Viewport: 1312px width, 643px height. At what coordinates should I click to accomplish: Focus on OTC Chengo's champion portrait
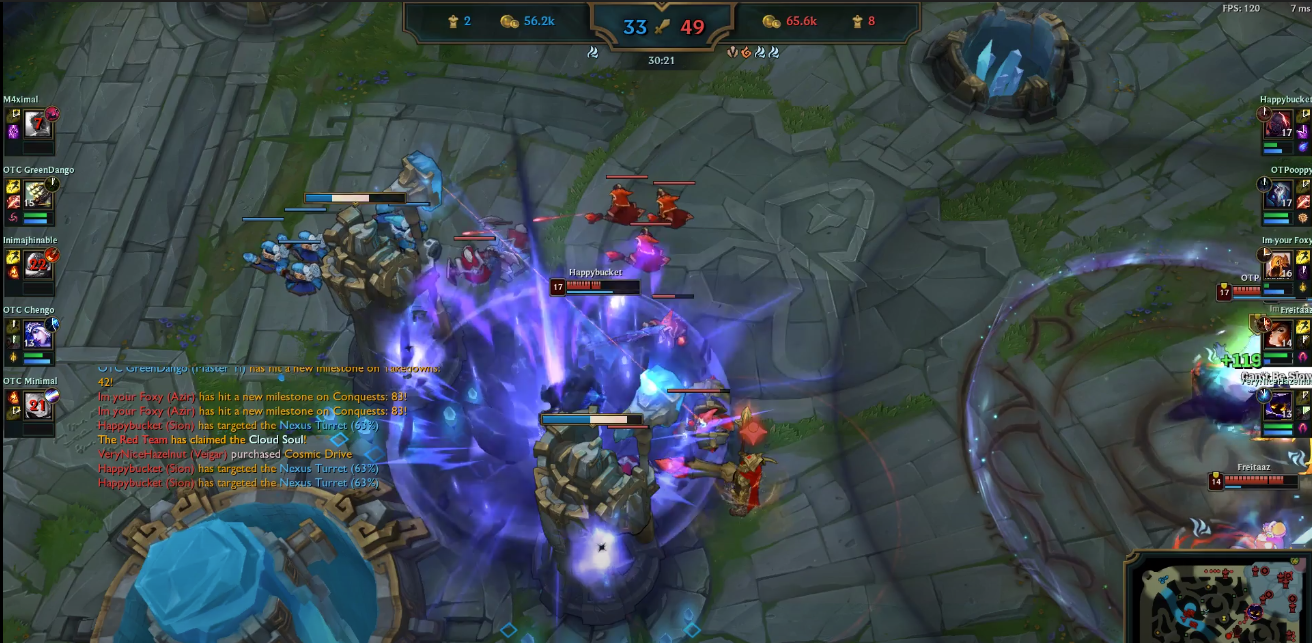tap(39, 334)
